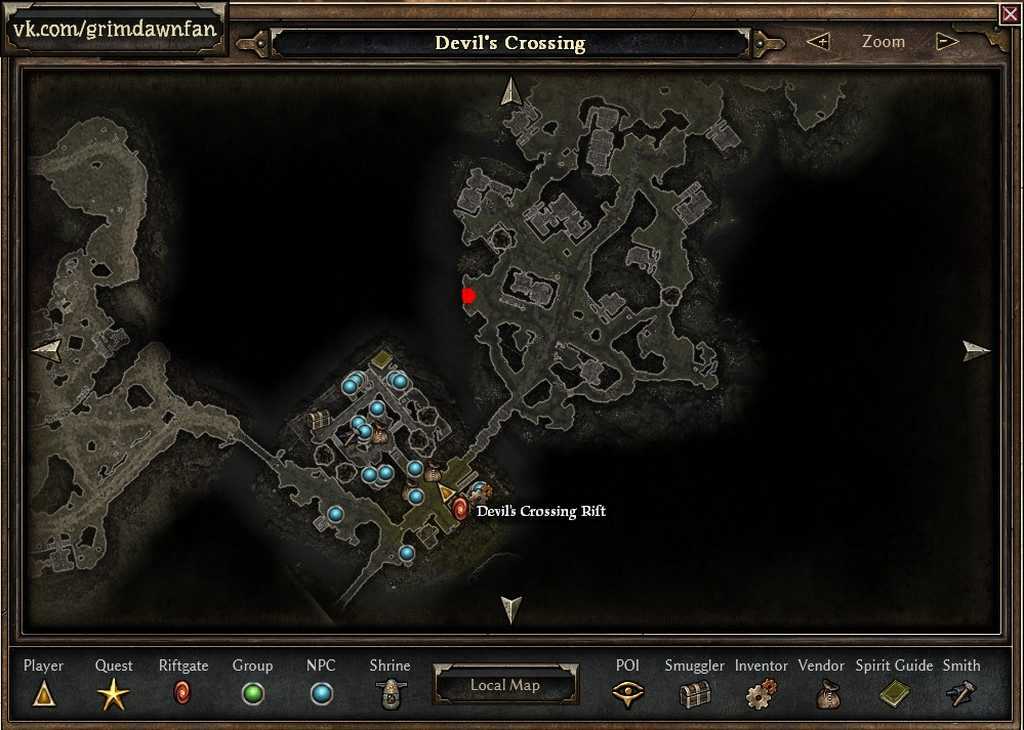
Task: Click the red dot marker on the map
Action: [x=468, y=295]
